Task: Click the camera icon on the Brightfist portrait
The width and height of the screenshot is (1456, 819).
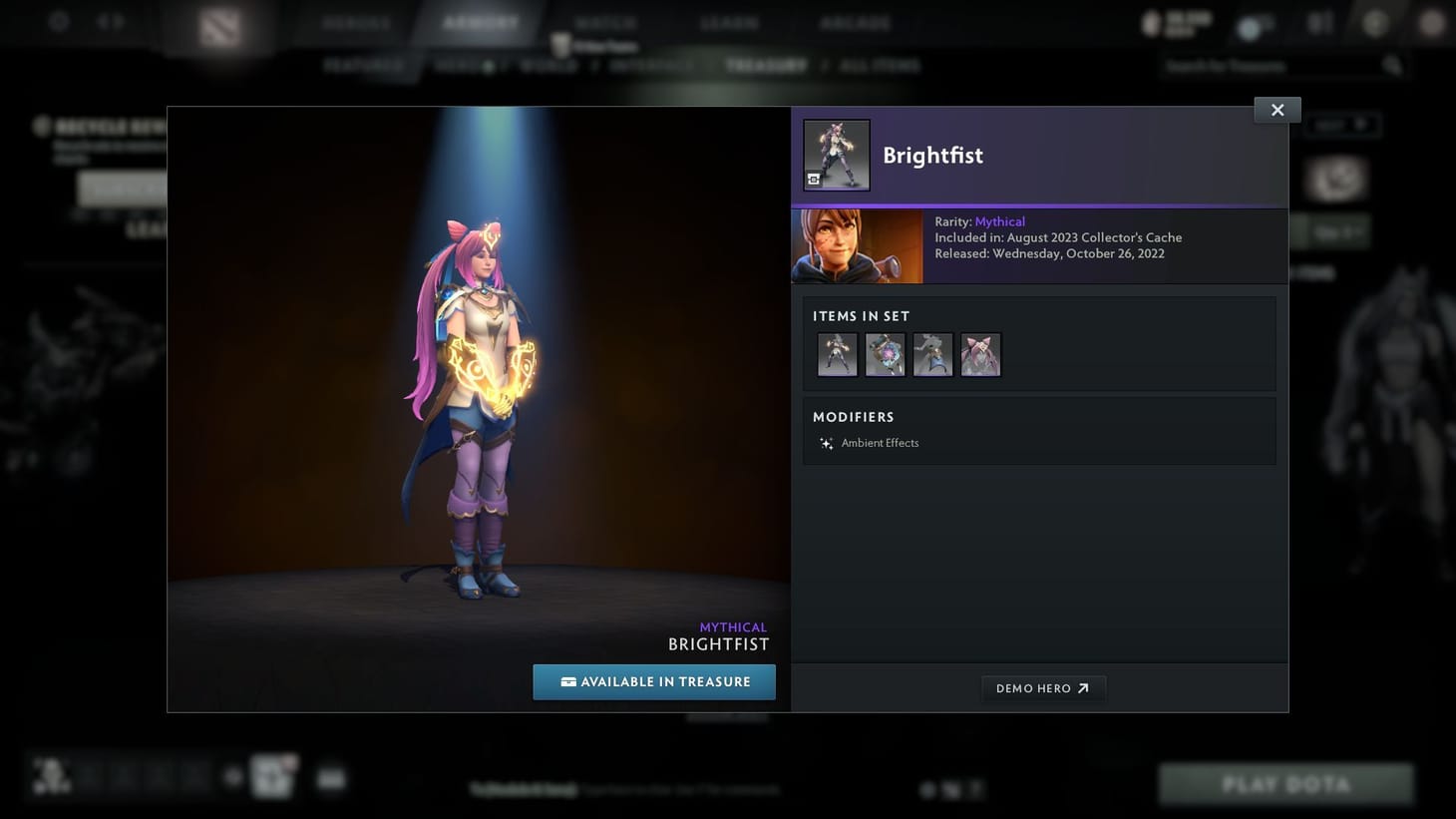Action: 816,179
